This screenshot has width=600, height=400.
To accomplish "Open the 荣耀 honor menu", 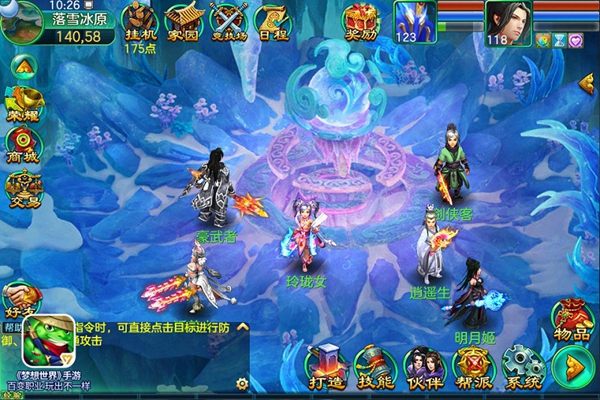I will coord(21,99).
